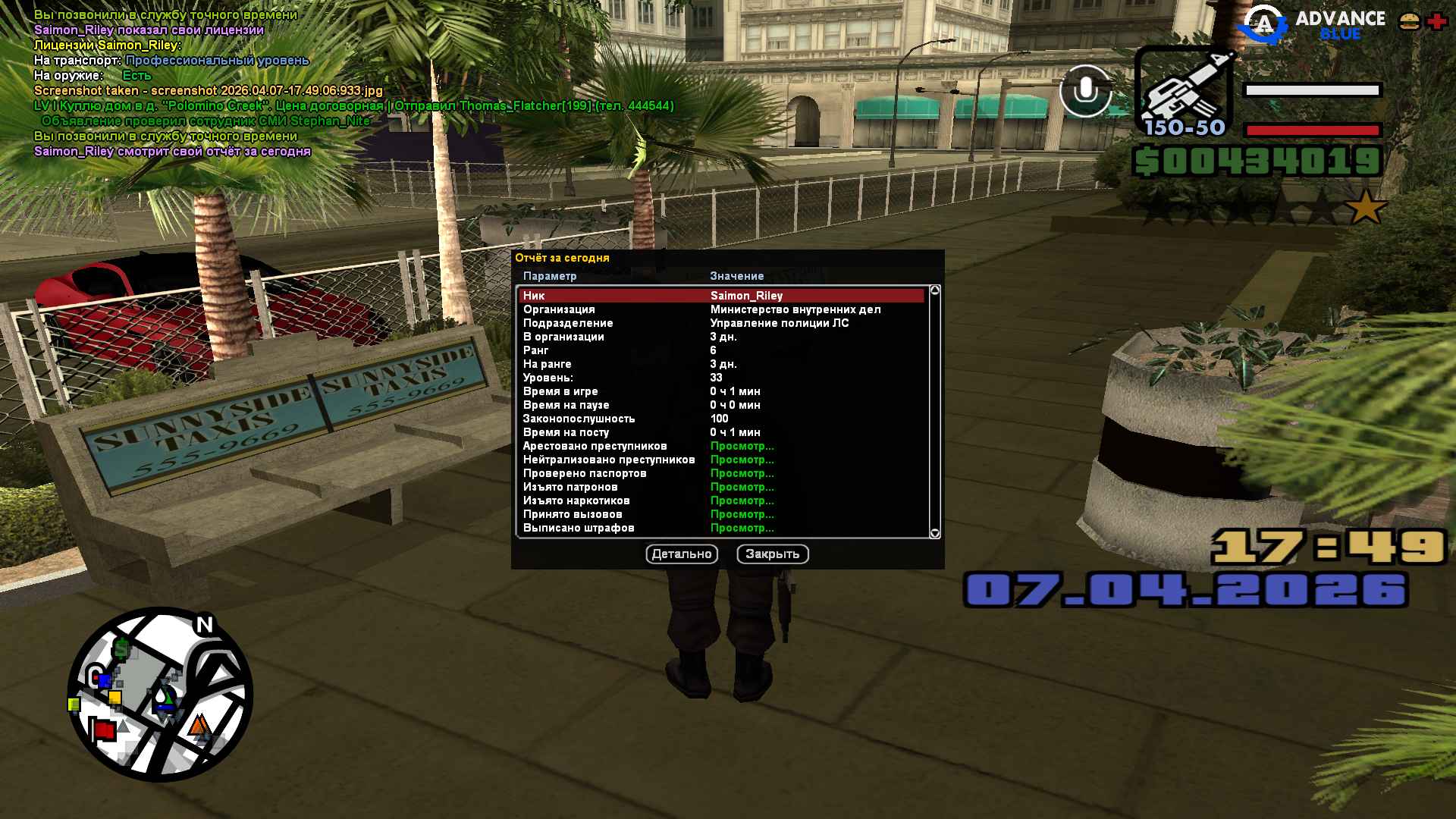
Task: Click the circular radar minimap
Action: point(160,694)
